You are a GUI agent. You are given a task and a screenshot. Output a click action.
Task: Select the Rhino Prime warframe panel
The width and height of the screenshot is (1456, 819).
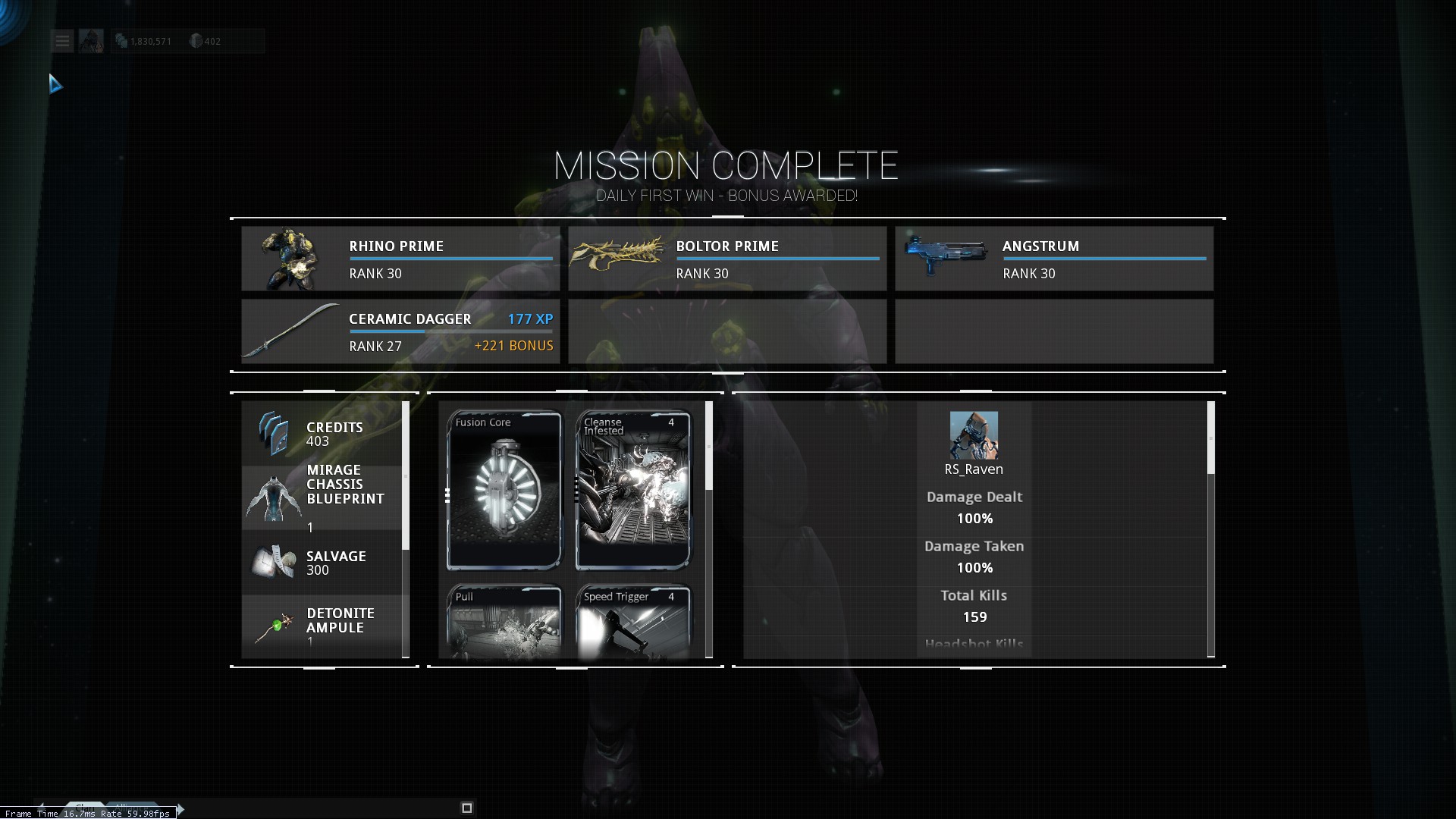400,259
